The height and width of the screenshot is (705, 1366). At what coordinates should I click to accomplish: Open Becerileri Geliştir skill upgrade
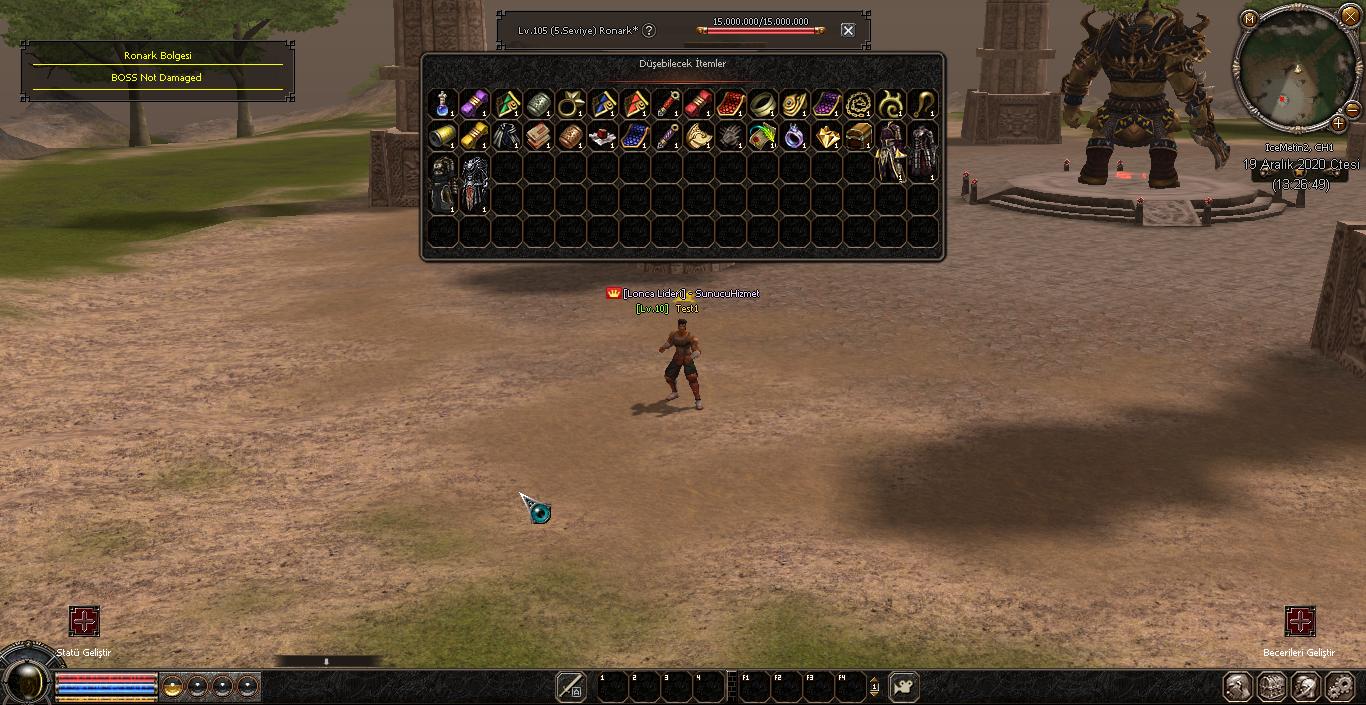1300,621
